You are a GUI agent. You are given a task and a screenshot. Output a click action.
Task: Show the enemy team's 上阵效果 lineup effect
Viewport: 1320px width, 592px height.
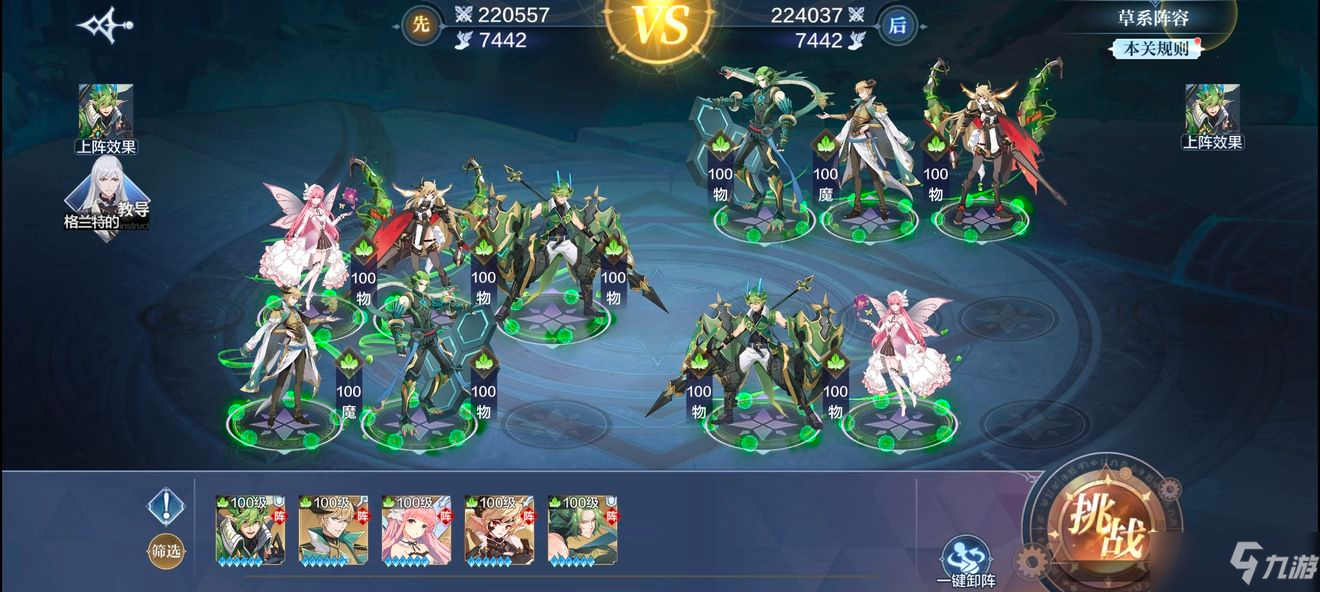click(x=1212, y=116)
